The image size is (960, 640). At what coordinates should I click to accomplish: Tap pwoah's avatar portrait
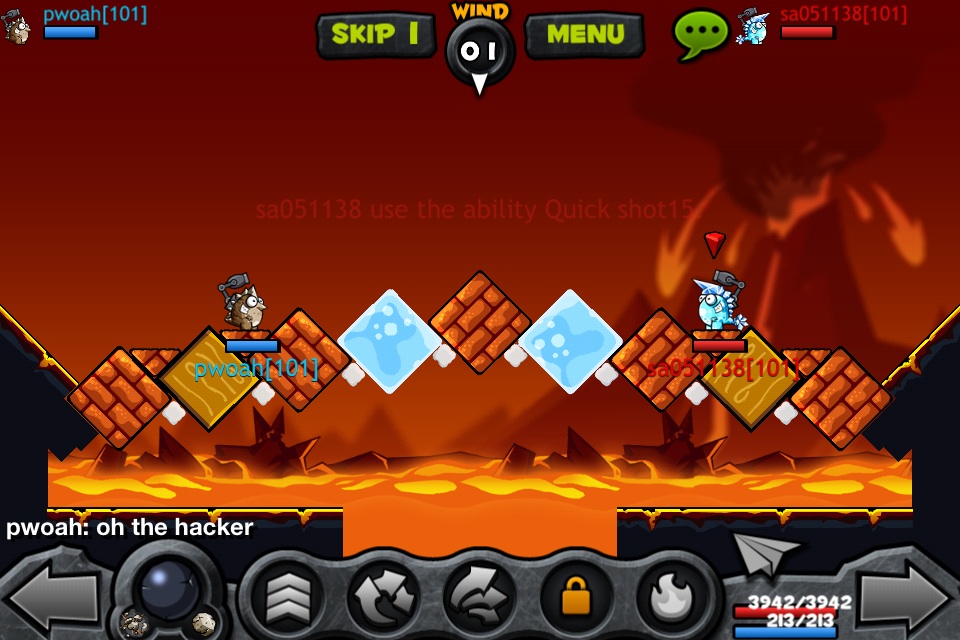tap(17, 26)
